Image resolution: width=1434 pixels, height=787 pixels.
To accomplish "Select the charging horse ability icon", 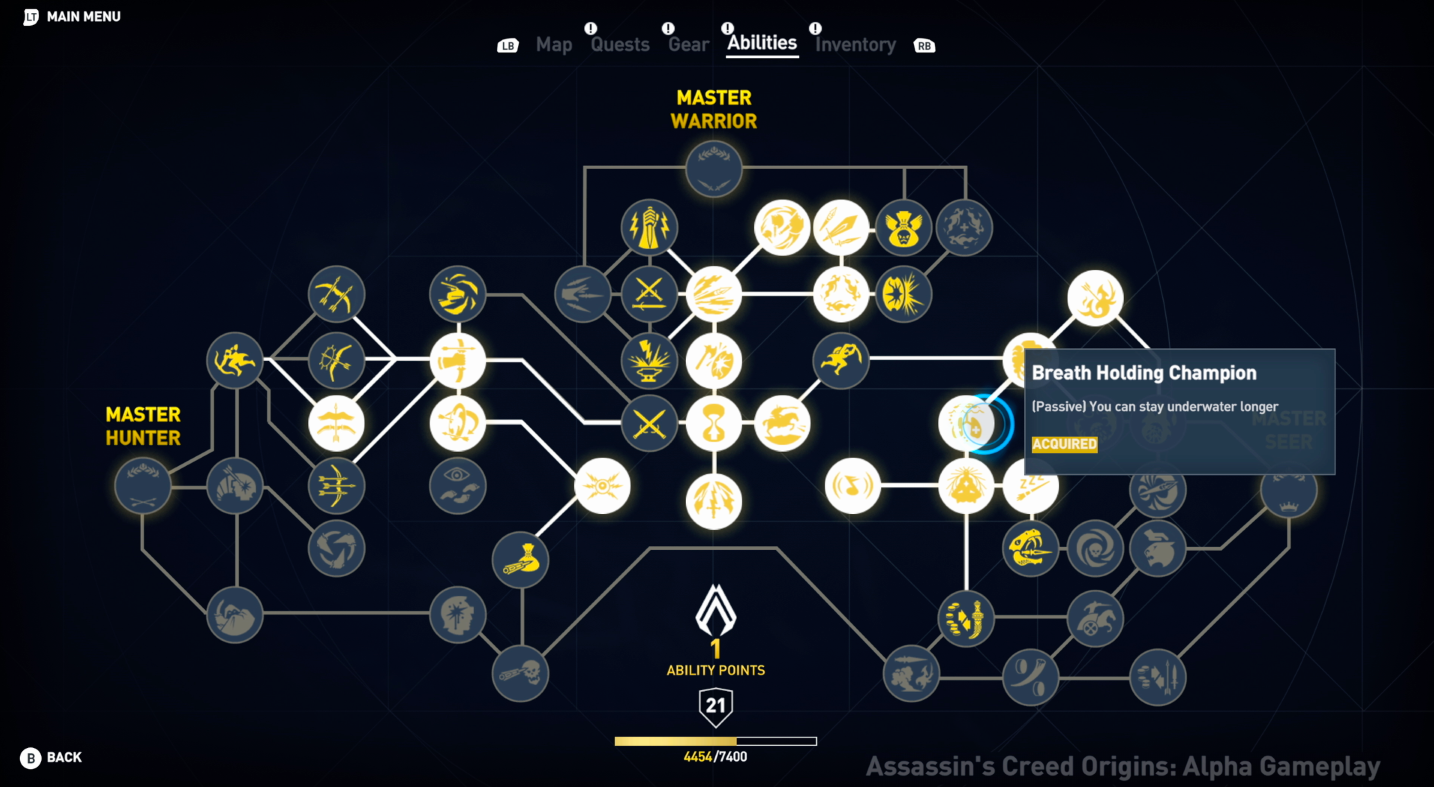I will pyautogui.click(x=785, y=424).
